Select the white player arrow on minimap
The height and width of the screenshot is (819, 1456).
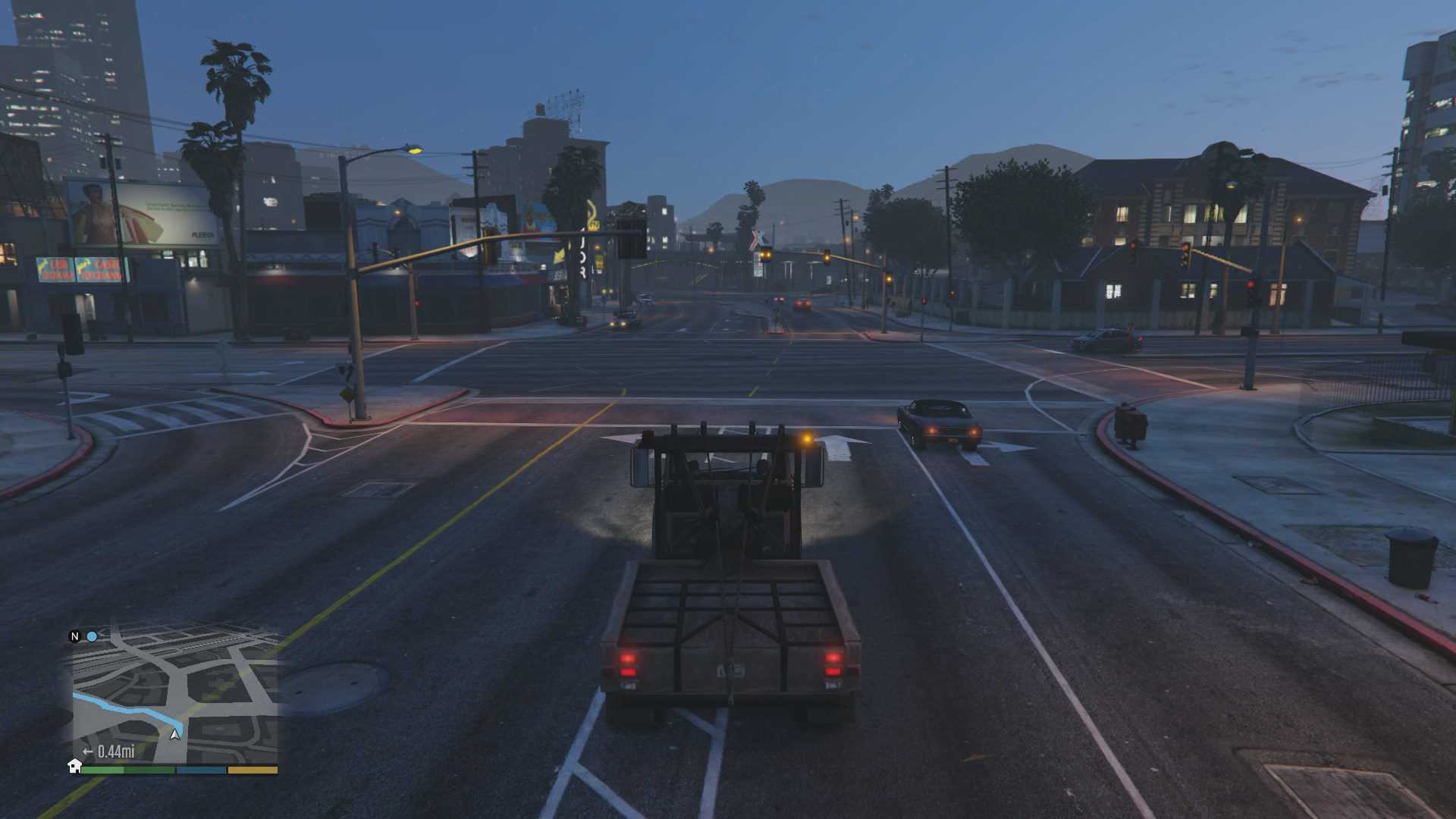point(175,733)
